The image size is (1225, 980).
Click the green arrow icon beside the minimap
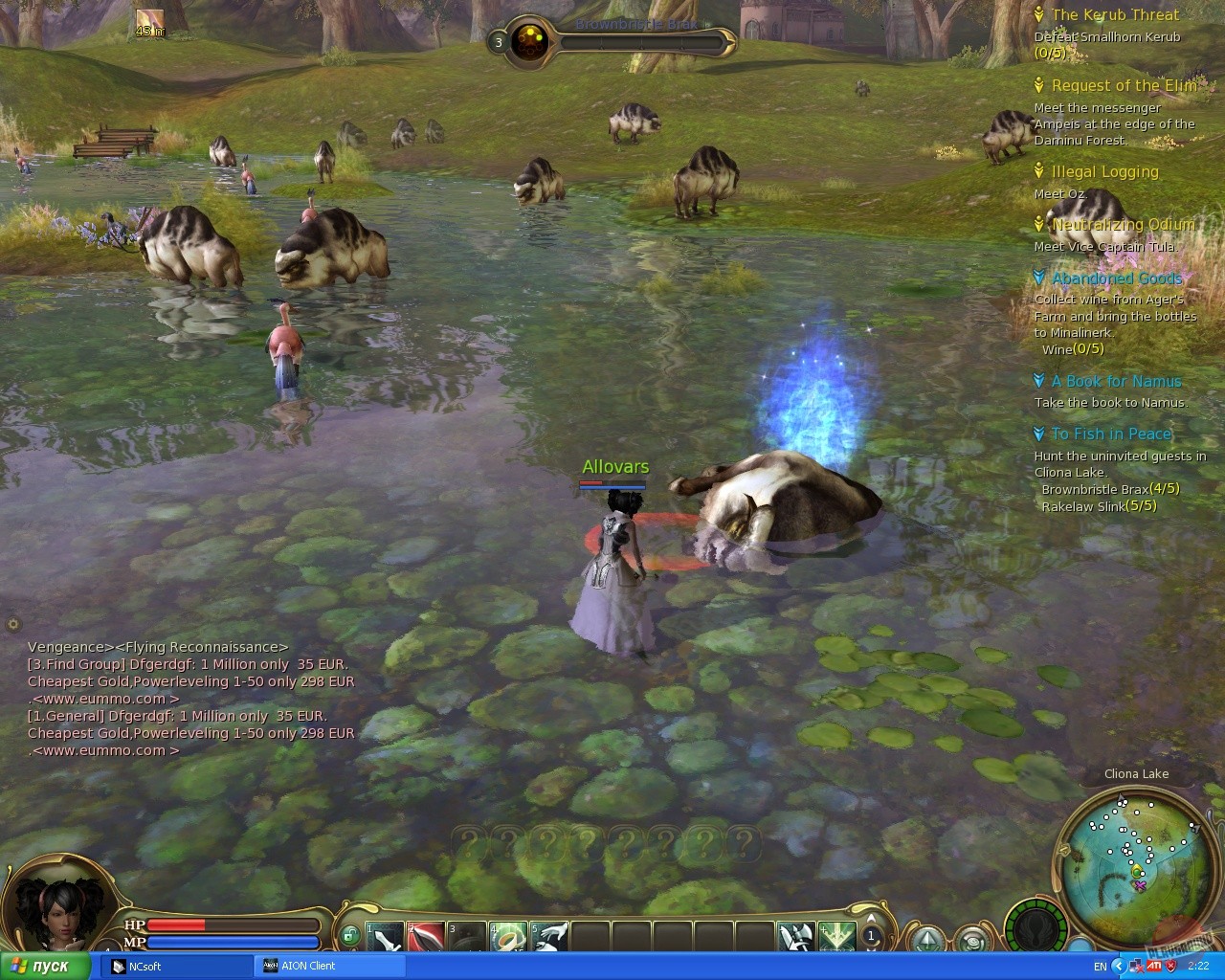click(926, 941)
